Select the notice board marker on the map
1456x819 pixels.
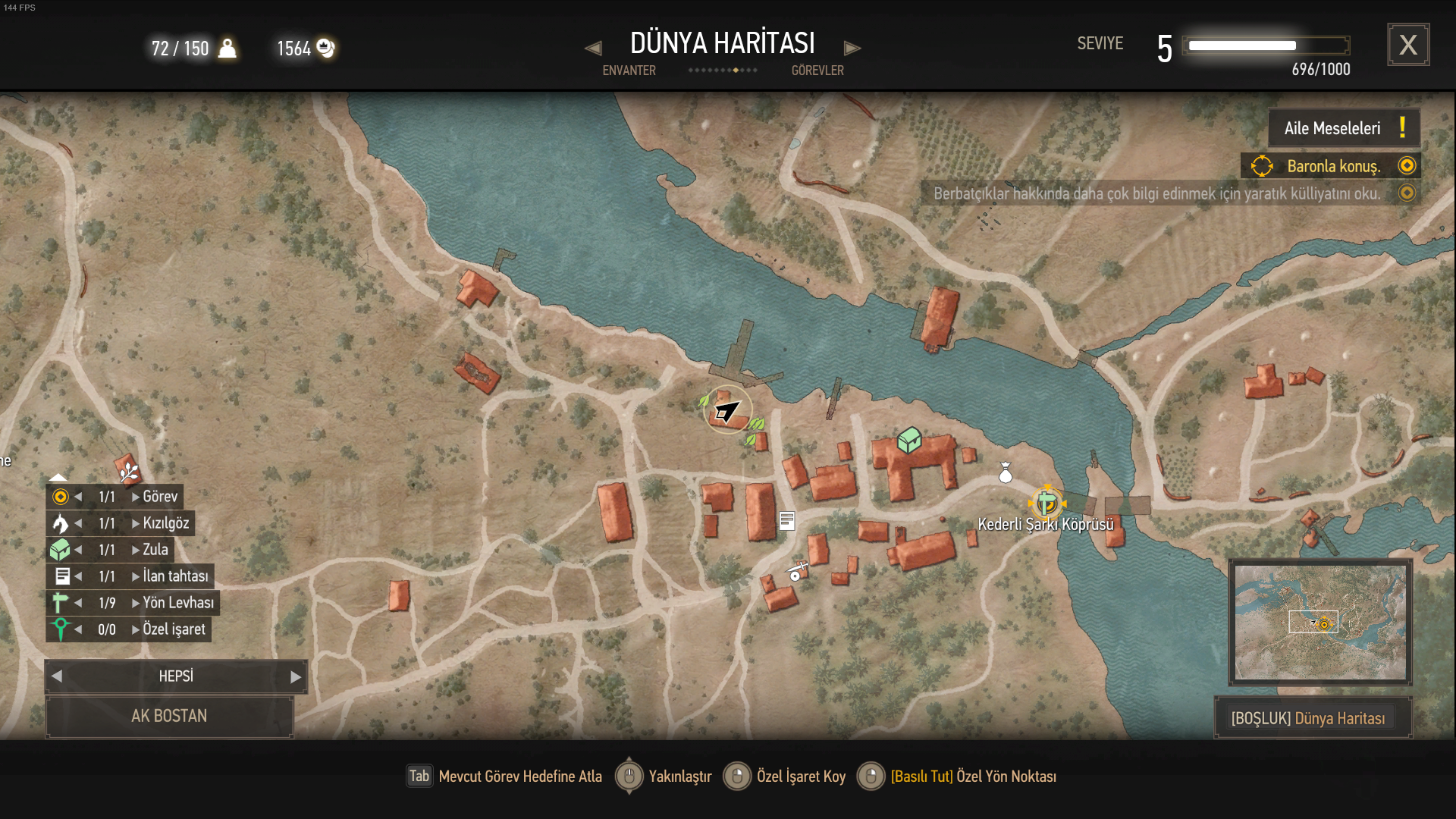pos(787,521)
